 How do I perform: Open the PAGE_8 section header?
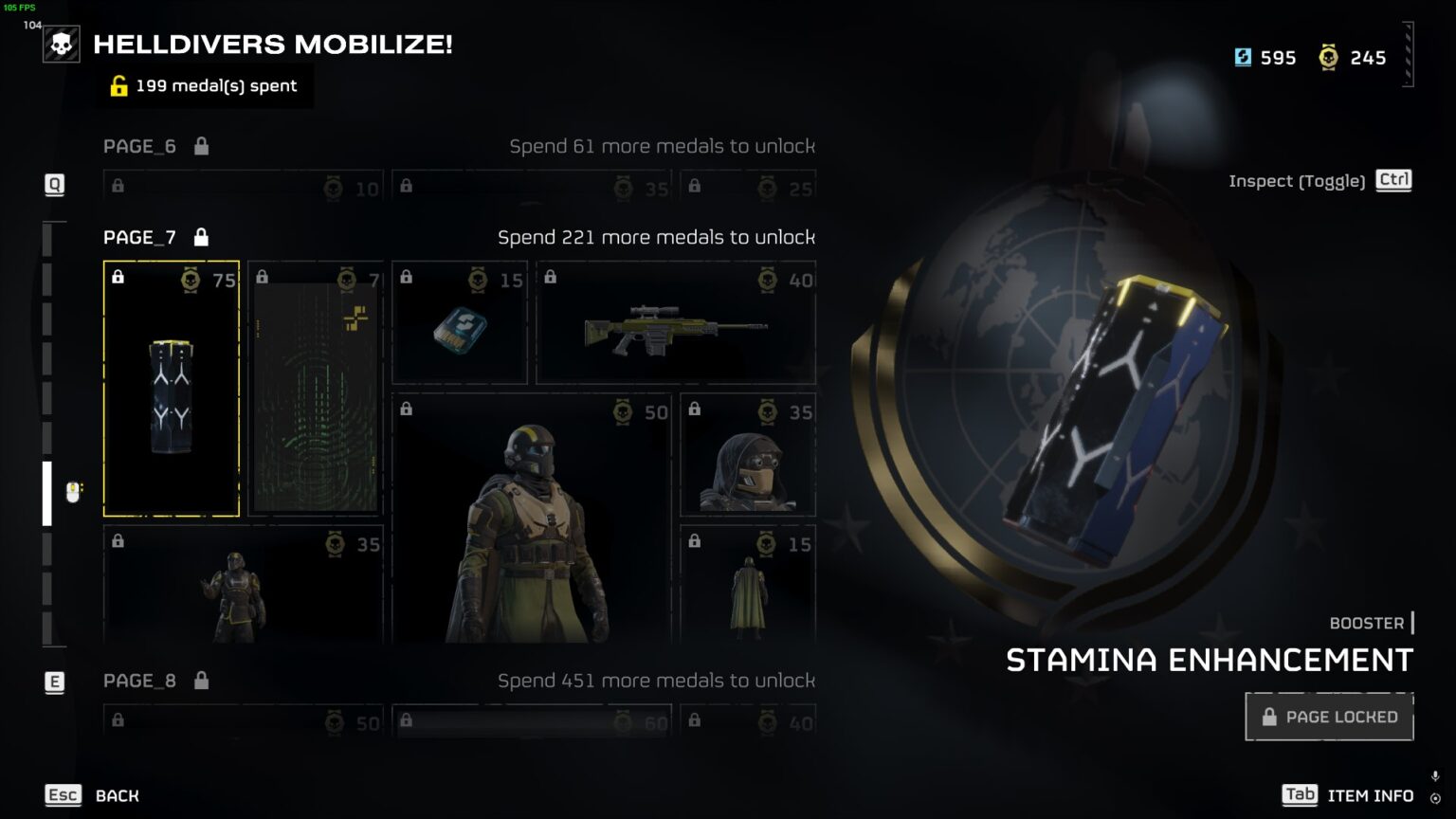pyautogui.click(x=139, y=680)
